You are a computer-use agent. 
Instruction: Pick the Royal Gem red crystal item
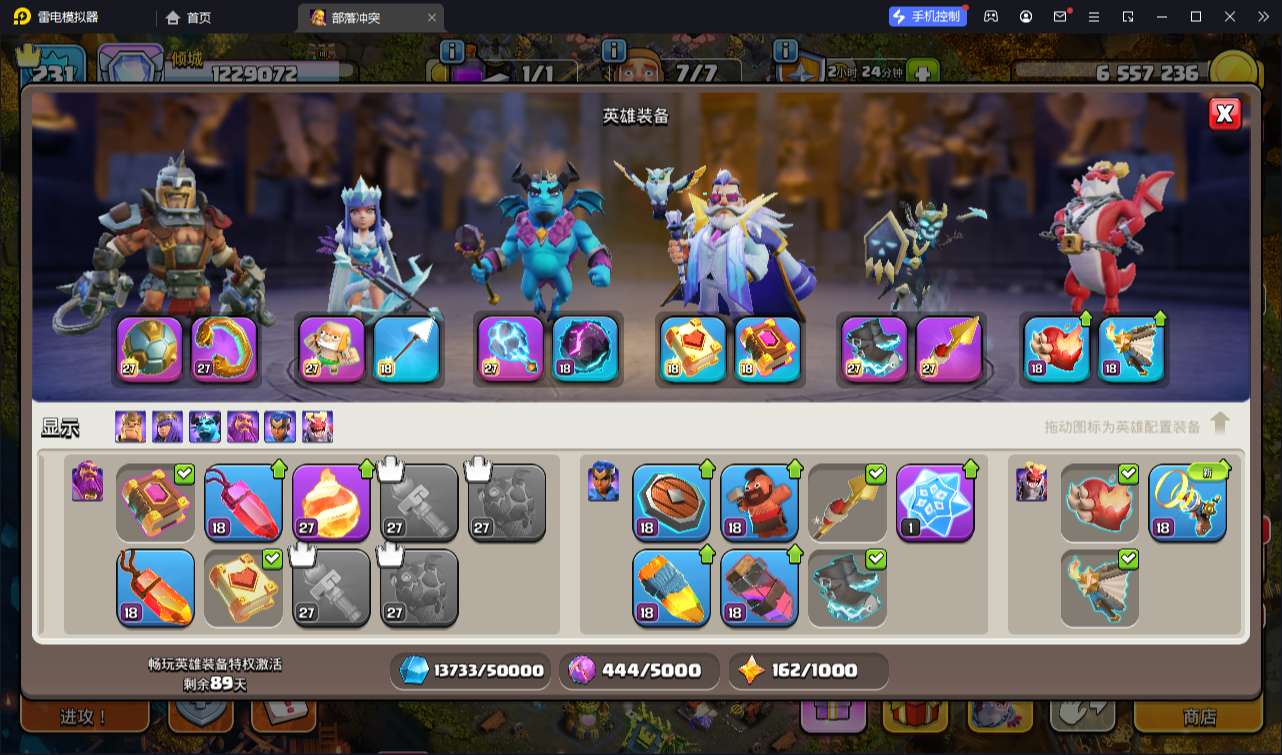click(243, 502)
